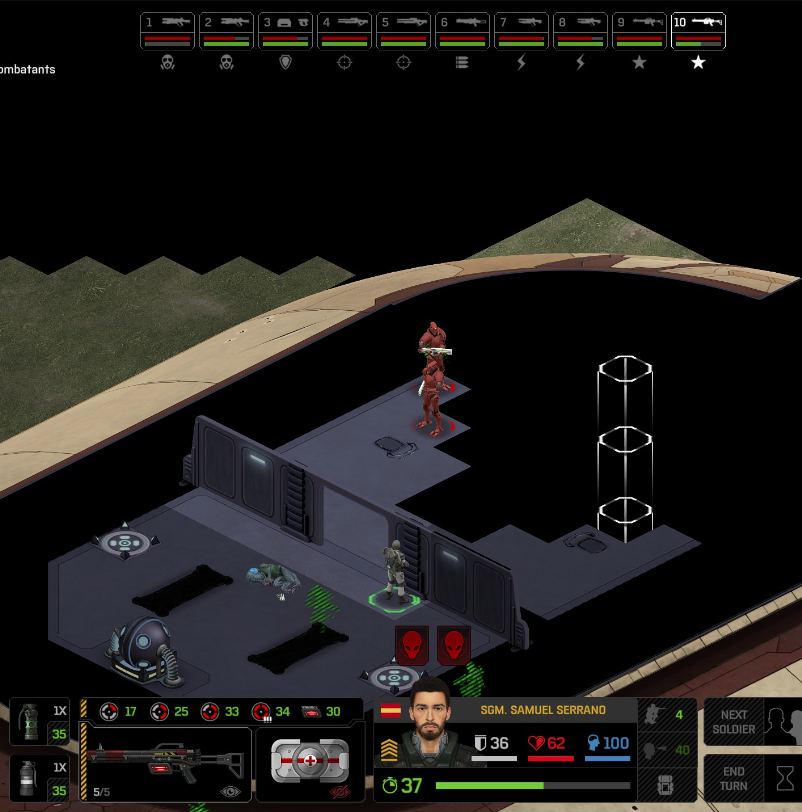Use the medikit item slot
Image resolution: width=802 pixels, height=812 pixels.
point(309,763)
